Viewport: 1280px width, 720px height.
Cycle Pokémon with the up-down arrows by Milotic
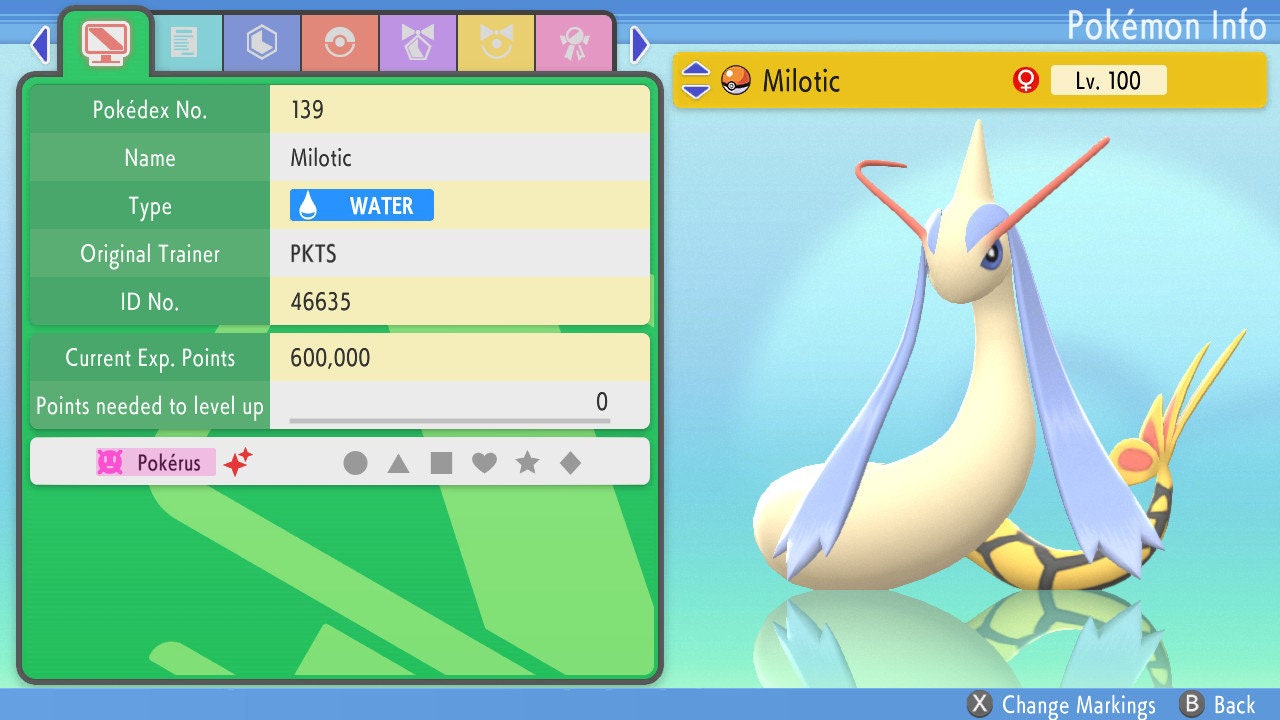[695, 80]
